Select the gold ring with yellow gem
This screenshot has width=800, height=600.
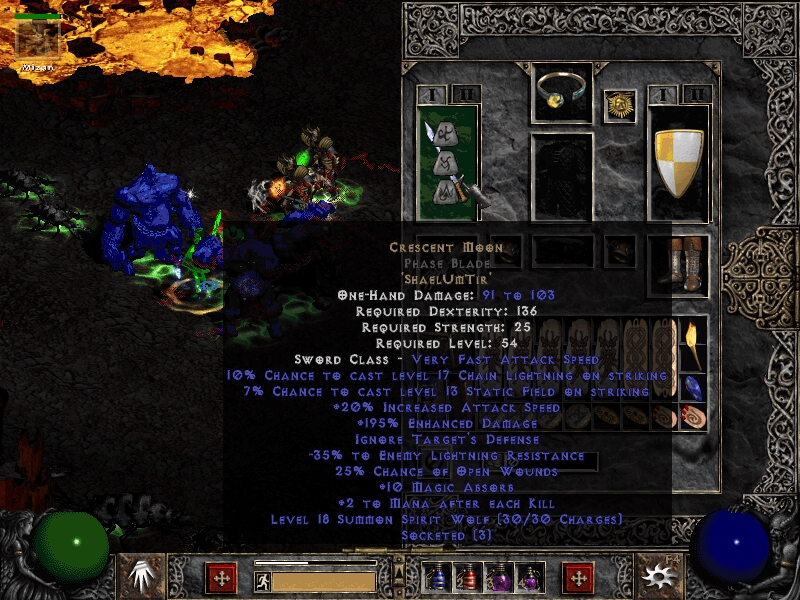click(561, 92)
